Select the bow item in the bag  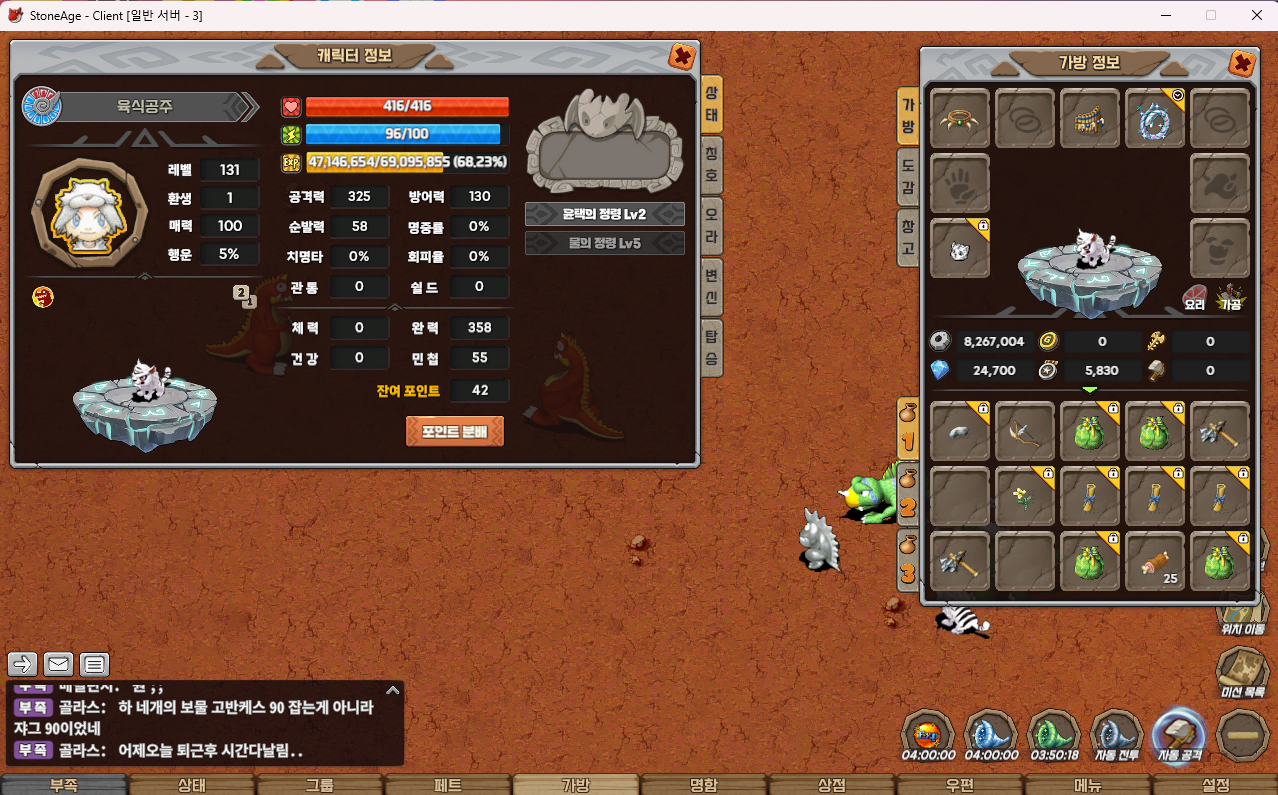[1025, 432]
